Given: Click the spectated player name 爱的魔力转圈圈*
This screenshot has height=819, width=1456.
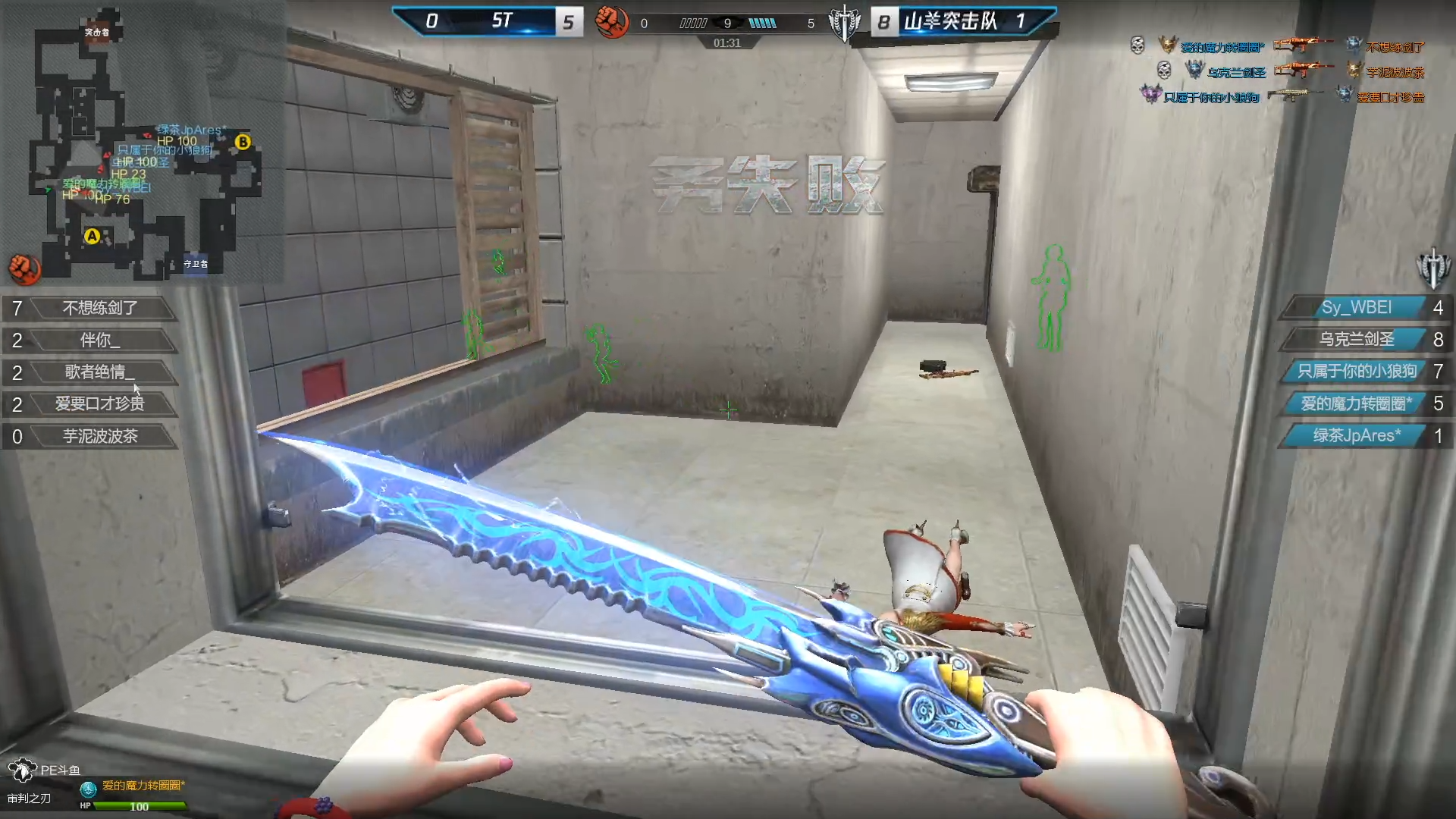Looking at the screenshot, I should coord(143,786).
